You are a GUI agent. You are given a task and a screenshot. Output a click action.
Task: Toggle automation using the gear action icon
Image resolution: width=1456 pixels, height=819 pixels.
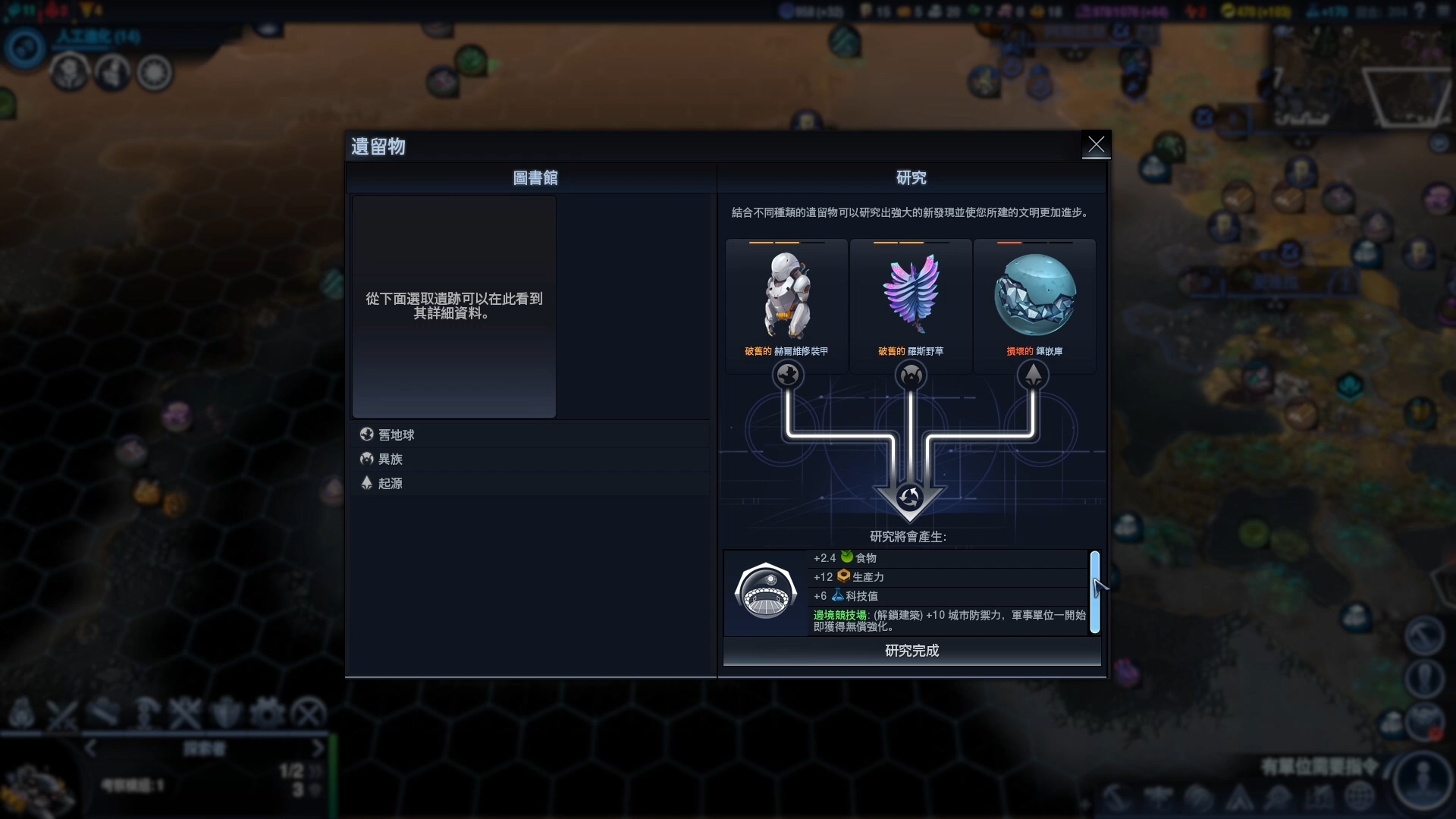pos(267,713)
